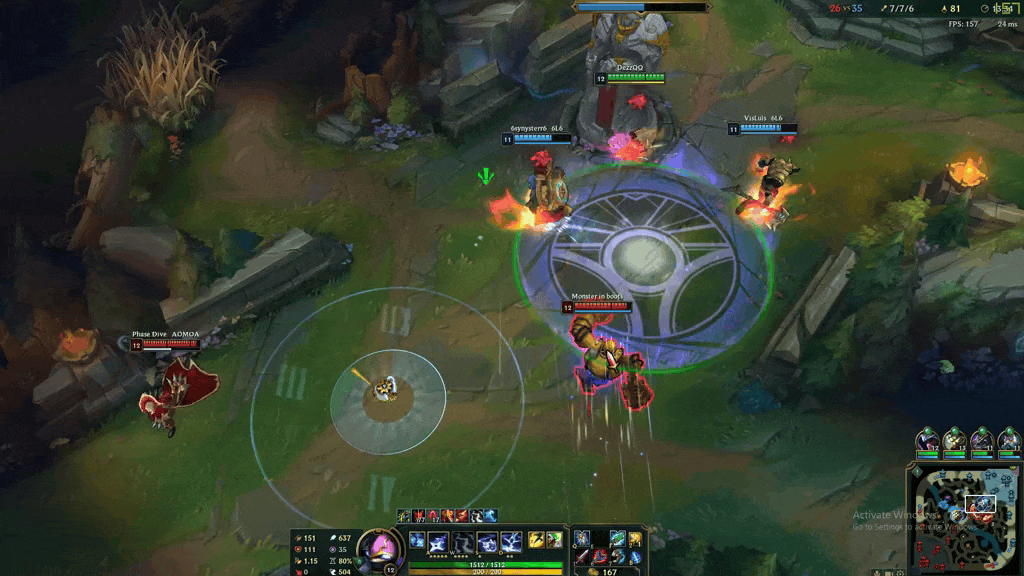Cast the yellow Flash summoner spell

[x=536, y=540]
